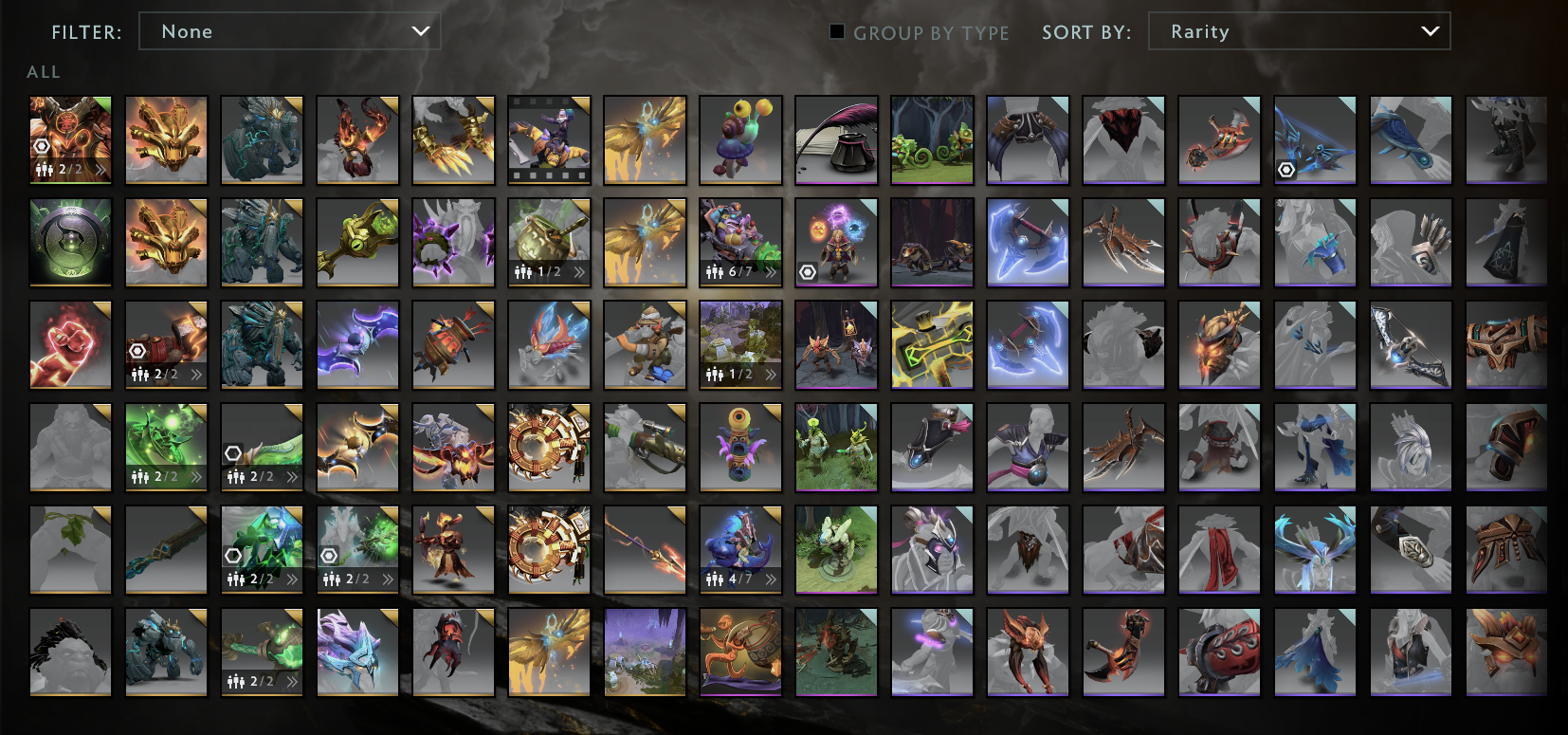Click the ALL section header
Image resolution: width=1568 pixels, height=735 pixels.
(43, 71)
